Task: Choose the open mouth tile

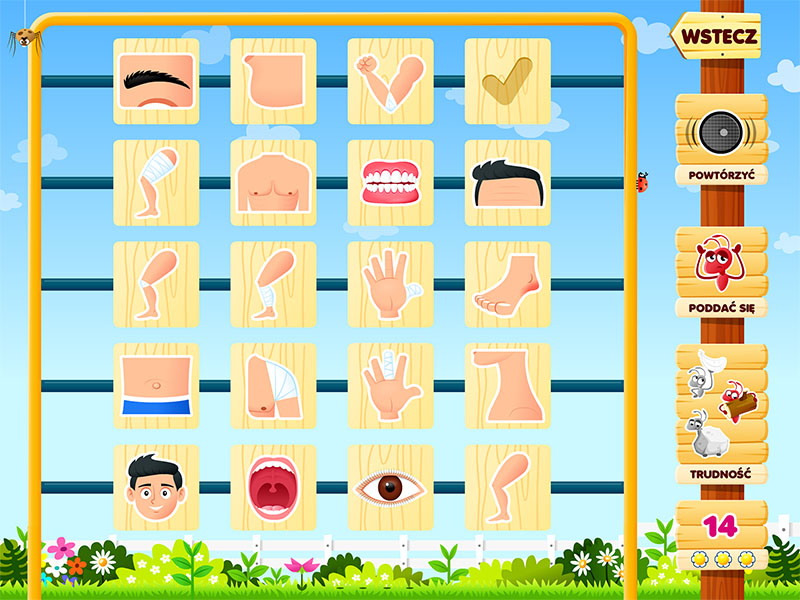Action: pyautogui.click(x=273, y=487)
